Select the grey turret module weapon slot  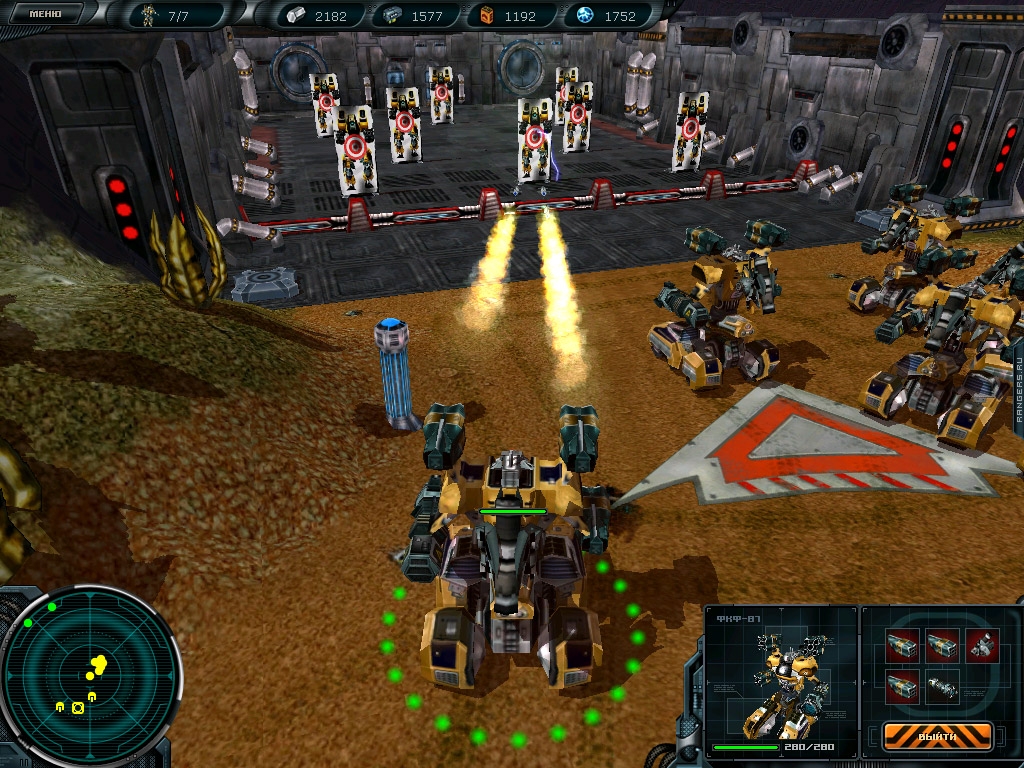click(x=981, y=643)
